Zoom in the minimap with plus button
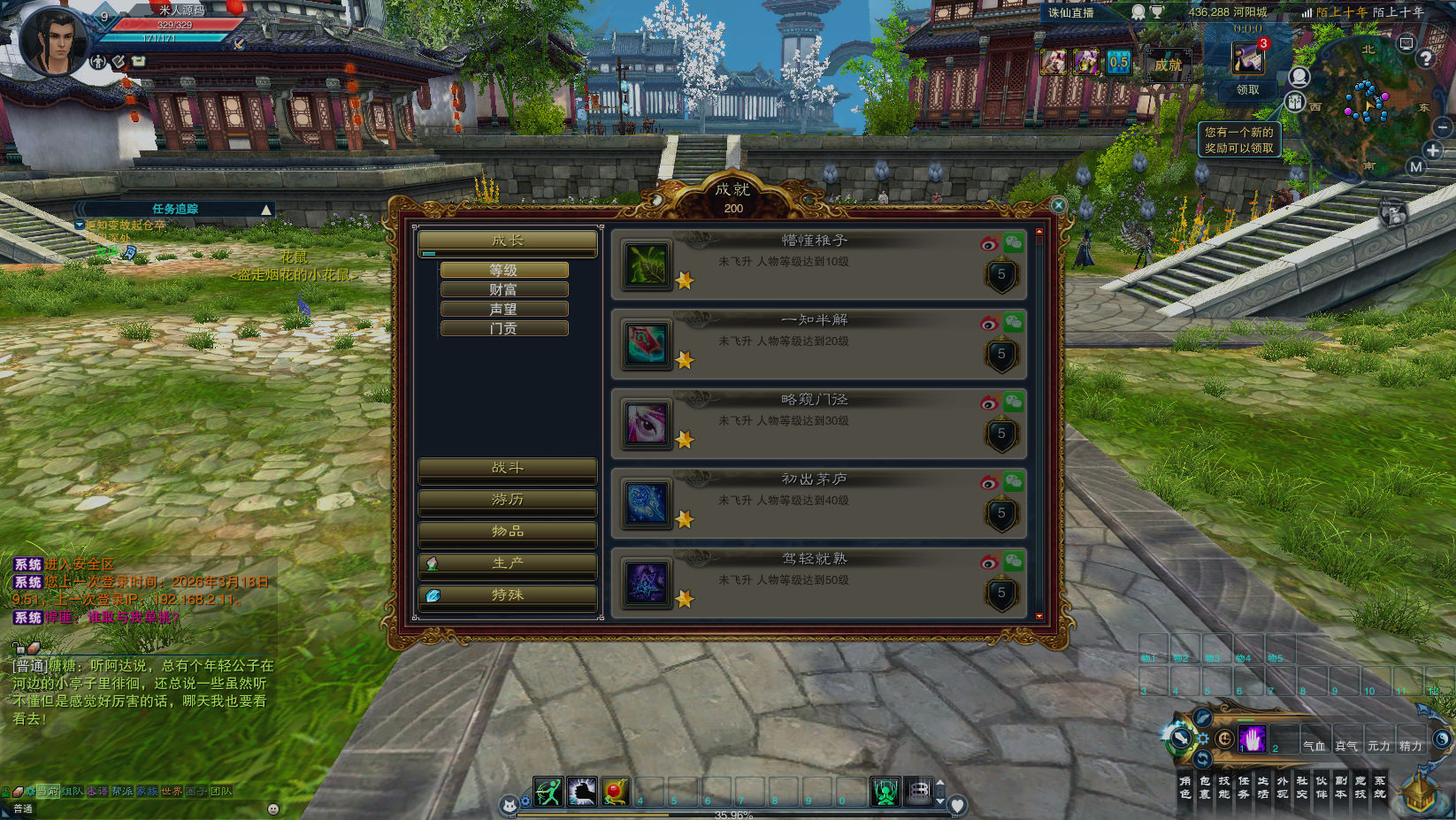This screenshot has height=820, width=1456. coord(1433,150)
